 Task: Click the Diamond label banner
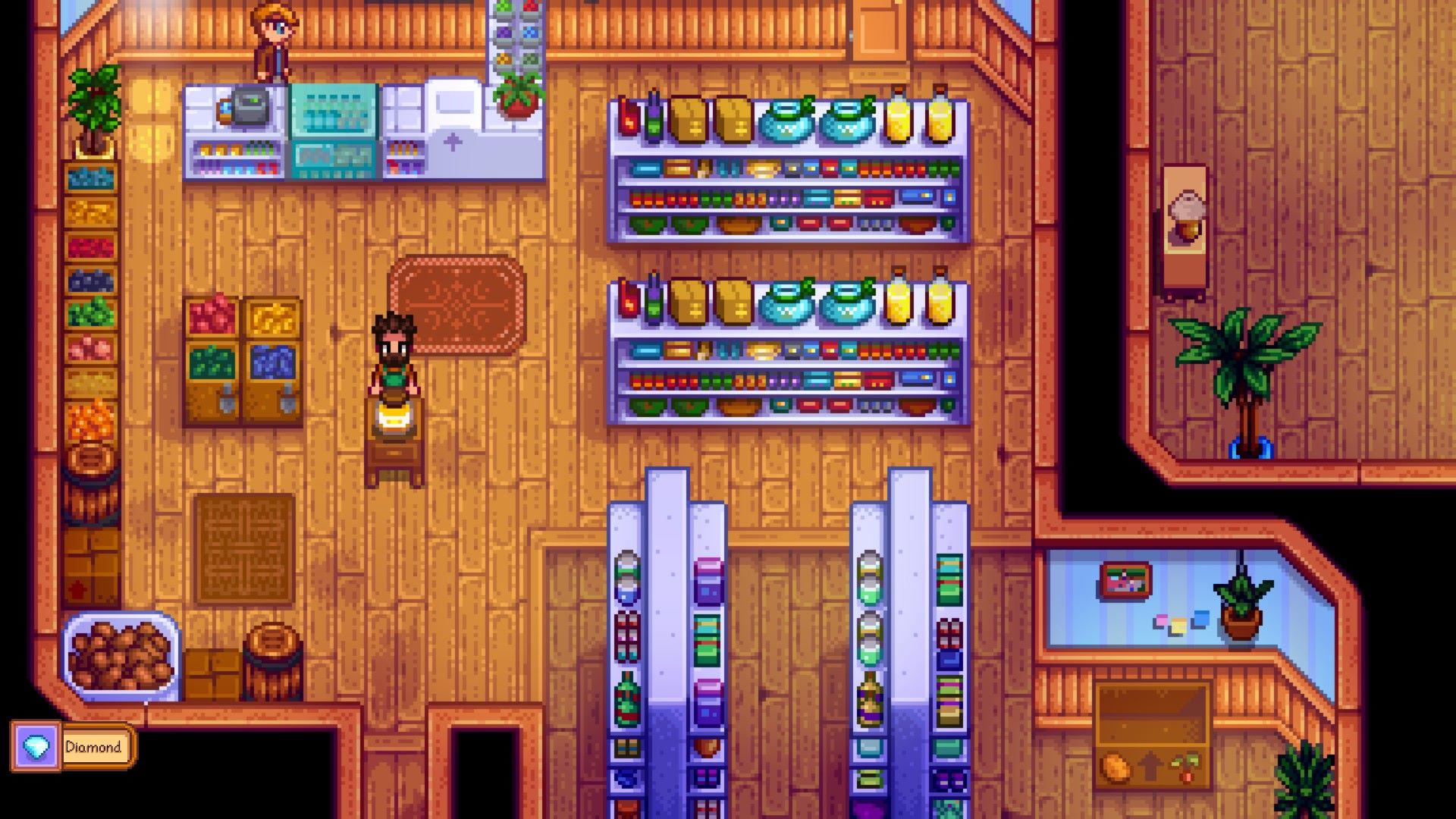(x=95, y=746)
